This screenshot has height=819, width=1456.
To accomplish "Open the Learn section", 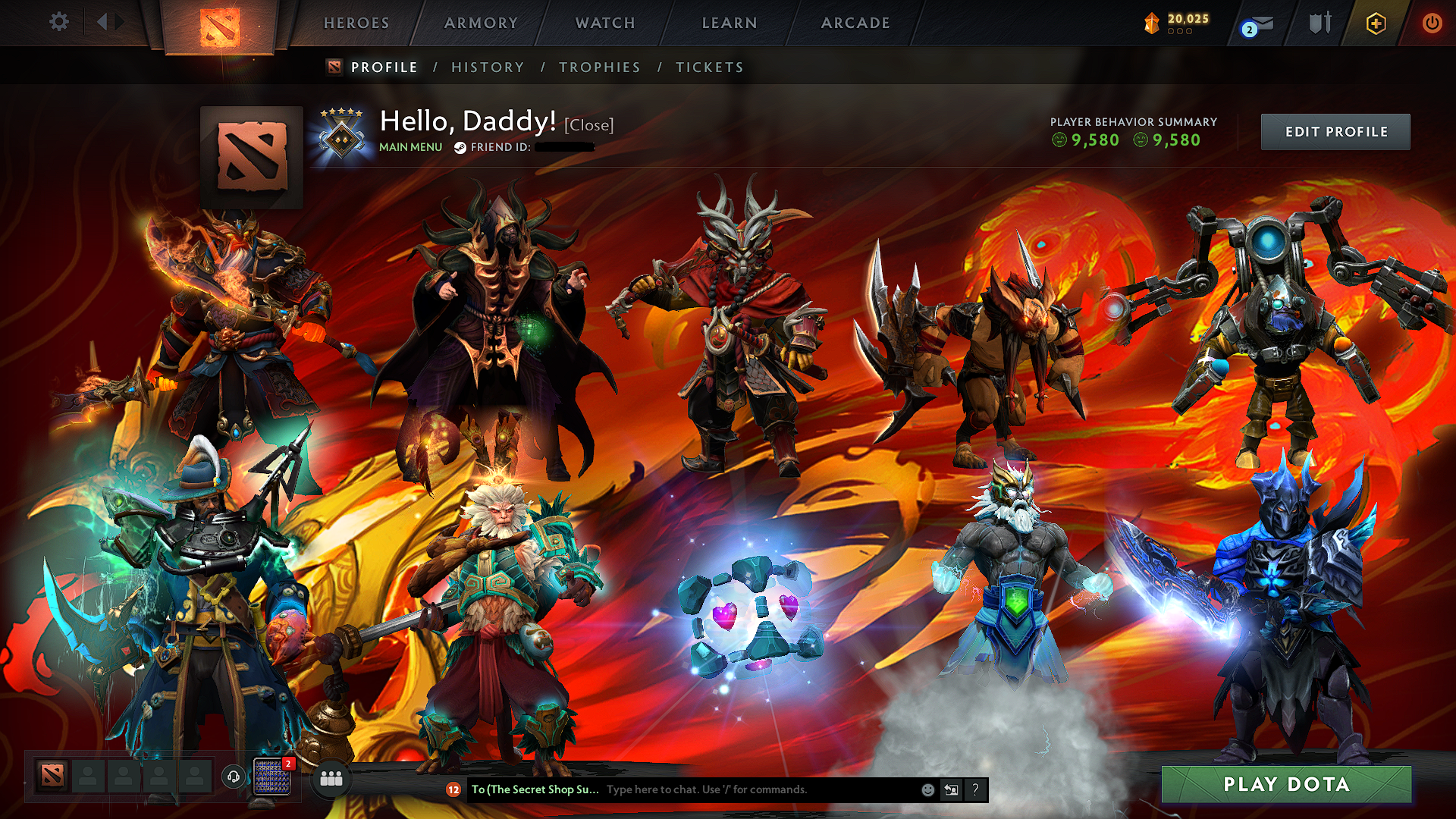I will [730, 24].
